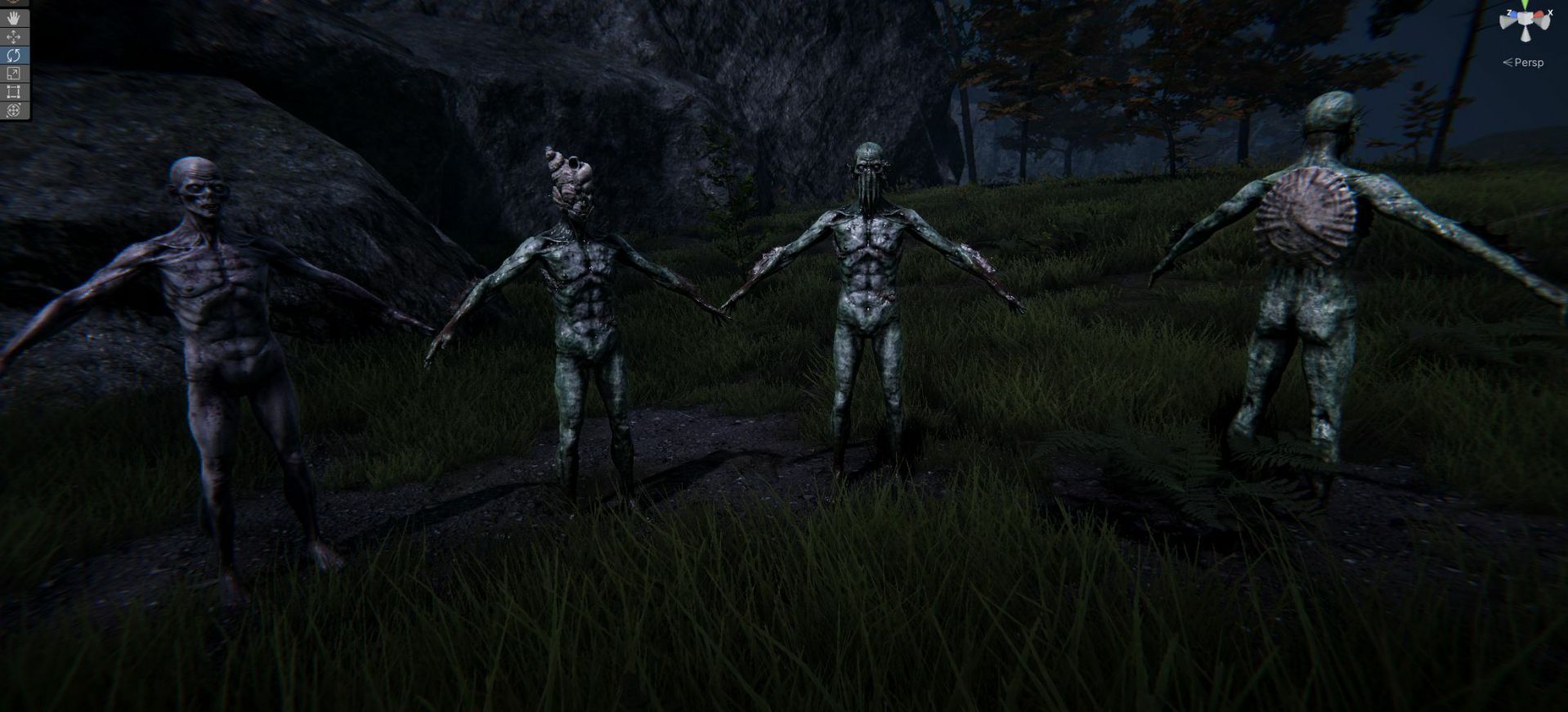Activate the move tool with four arrows

coord(14,37)
